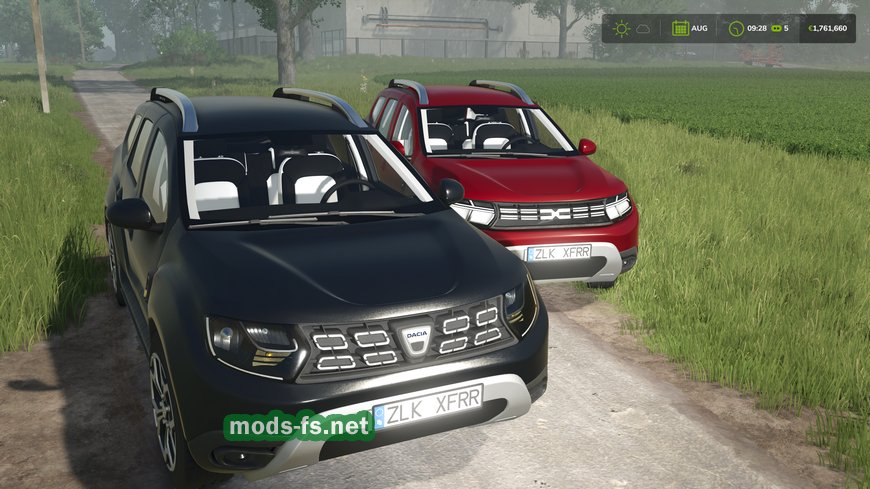
Task: Select the time scale speed indicator
Action: (x=779, y=28)
